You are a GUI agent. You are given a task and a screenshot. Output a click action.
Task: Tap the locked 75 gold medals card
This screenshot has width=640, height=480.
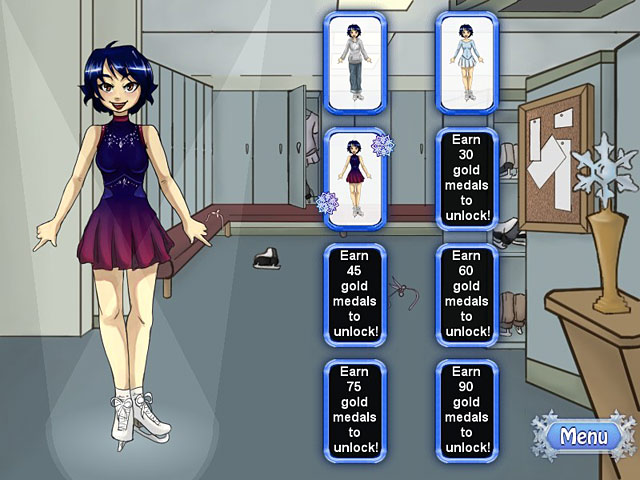355,410
